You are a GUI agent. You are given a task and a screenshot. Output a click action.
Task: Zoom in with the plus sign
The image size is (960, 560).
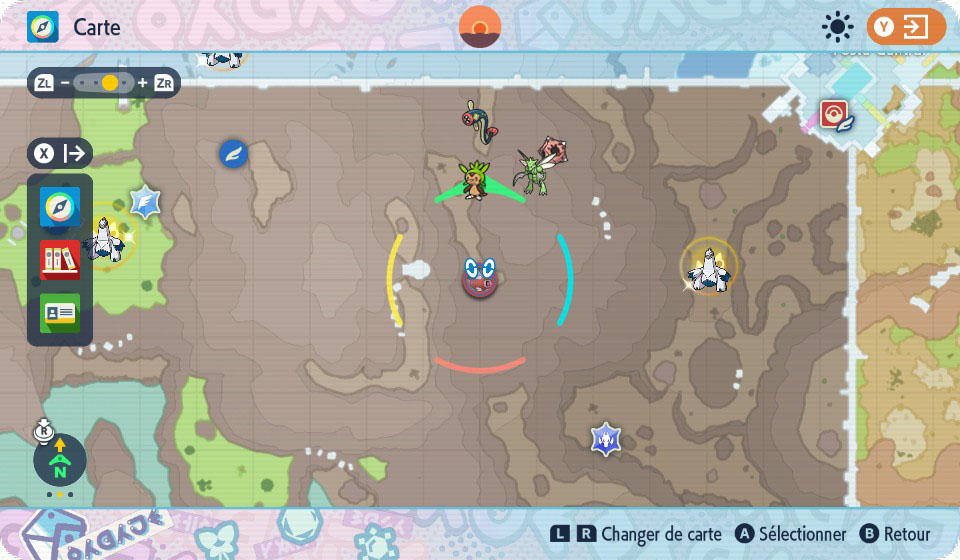tap(142, 83)
